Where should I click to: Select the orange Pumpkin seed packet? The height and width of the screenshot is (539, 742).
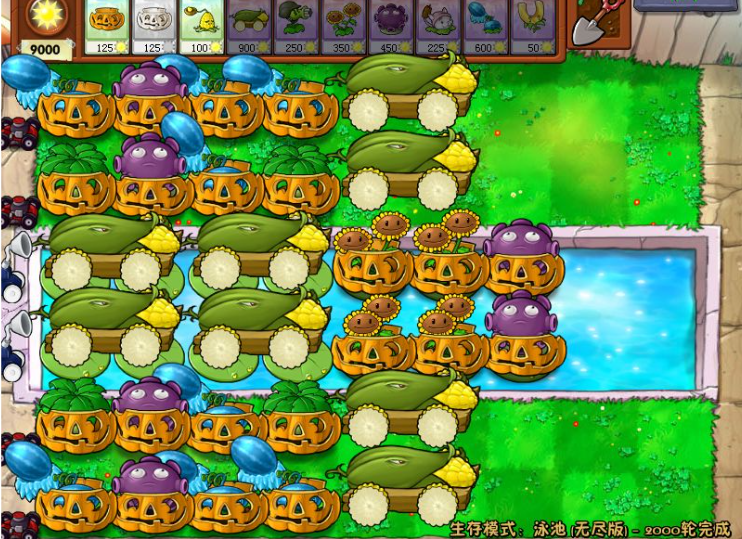coord(107,26)
